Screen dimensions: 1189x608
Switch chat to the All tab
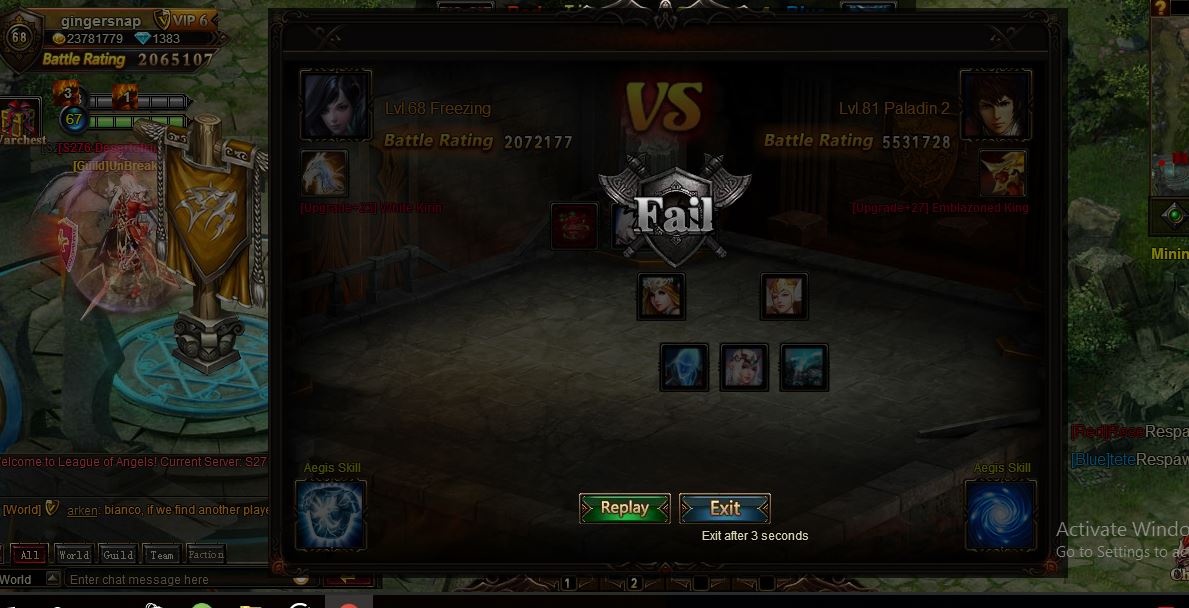point(30,555)
